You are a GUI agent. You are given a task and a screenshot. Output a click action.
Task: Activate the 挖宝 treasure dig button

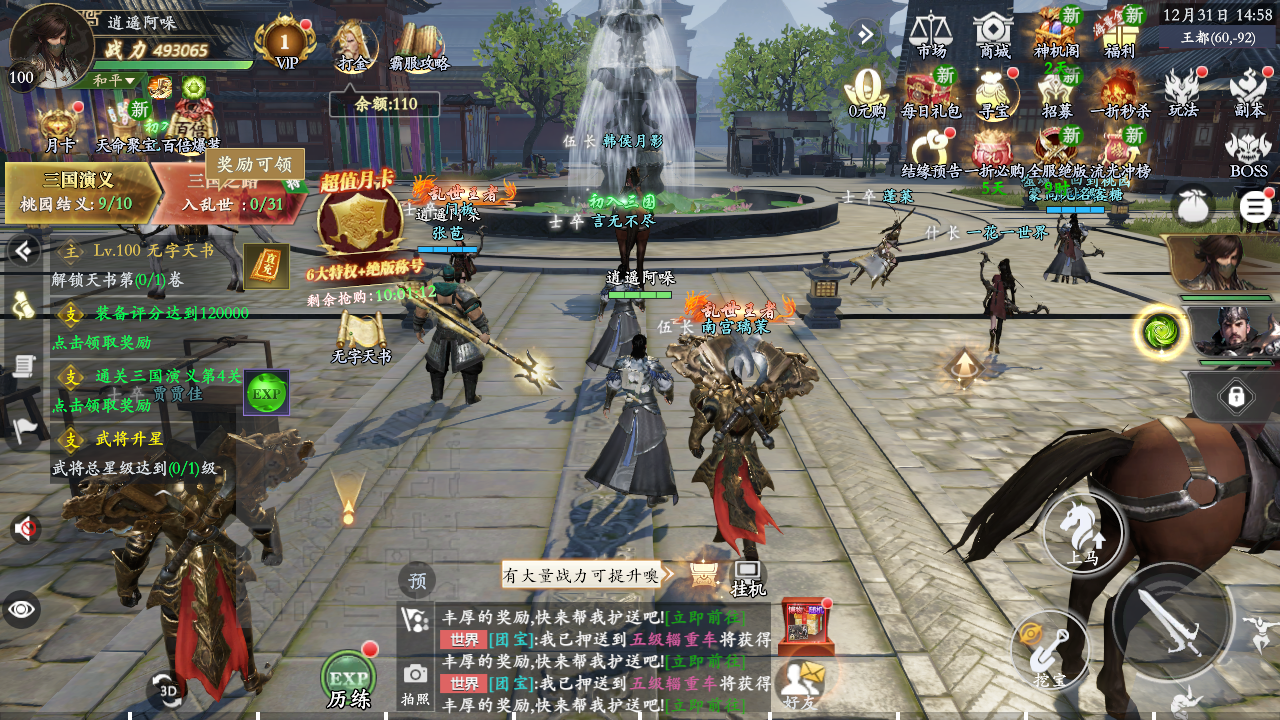1049,650
